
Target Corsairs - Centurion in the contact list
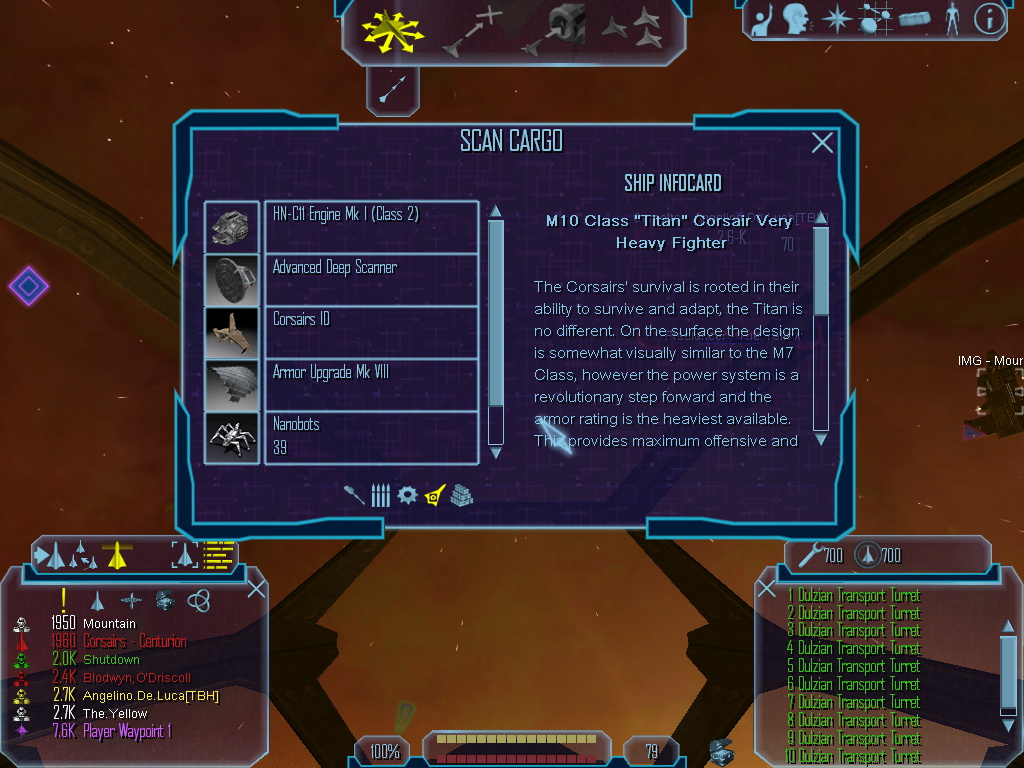134,642
